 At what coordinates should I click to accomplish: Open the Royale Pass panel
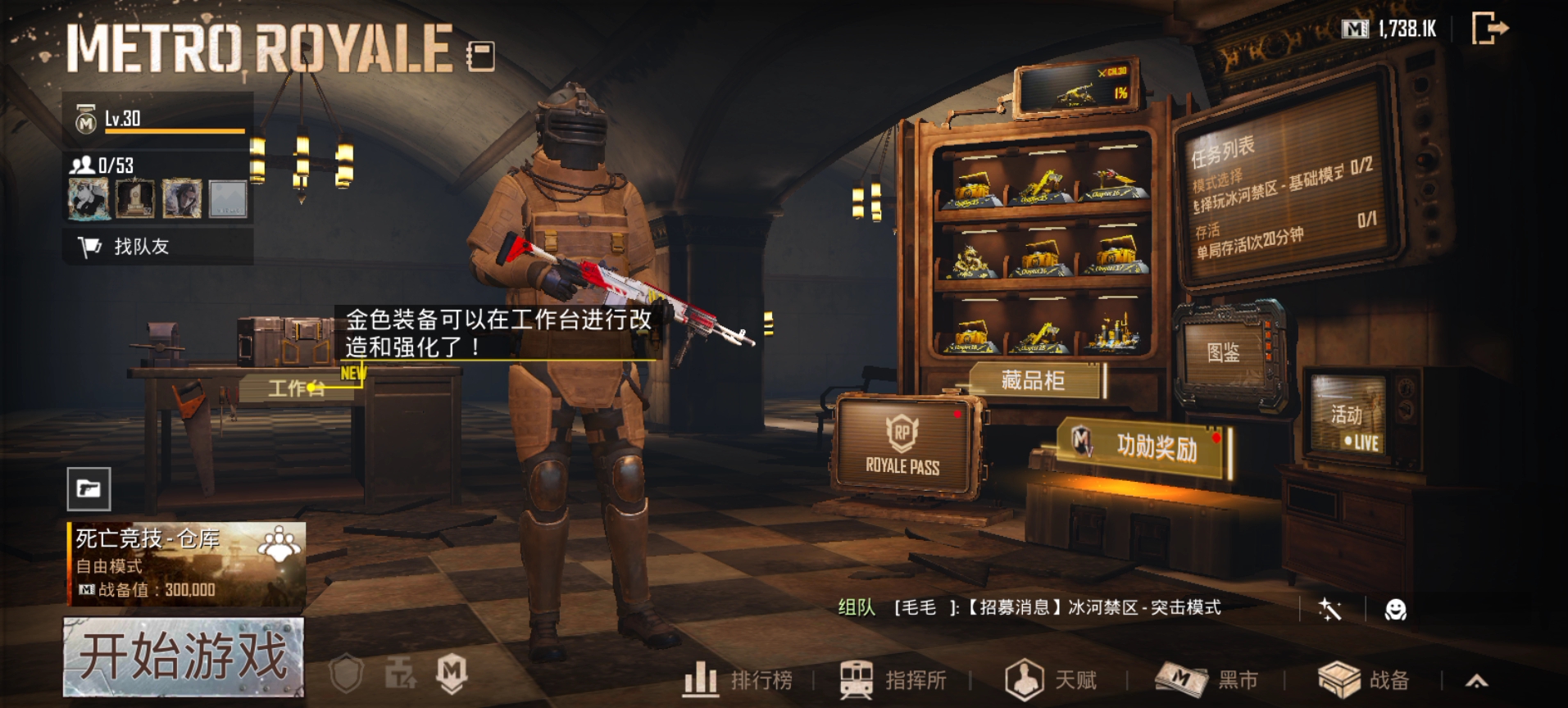click(x=902, y=447)
